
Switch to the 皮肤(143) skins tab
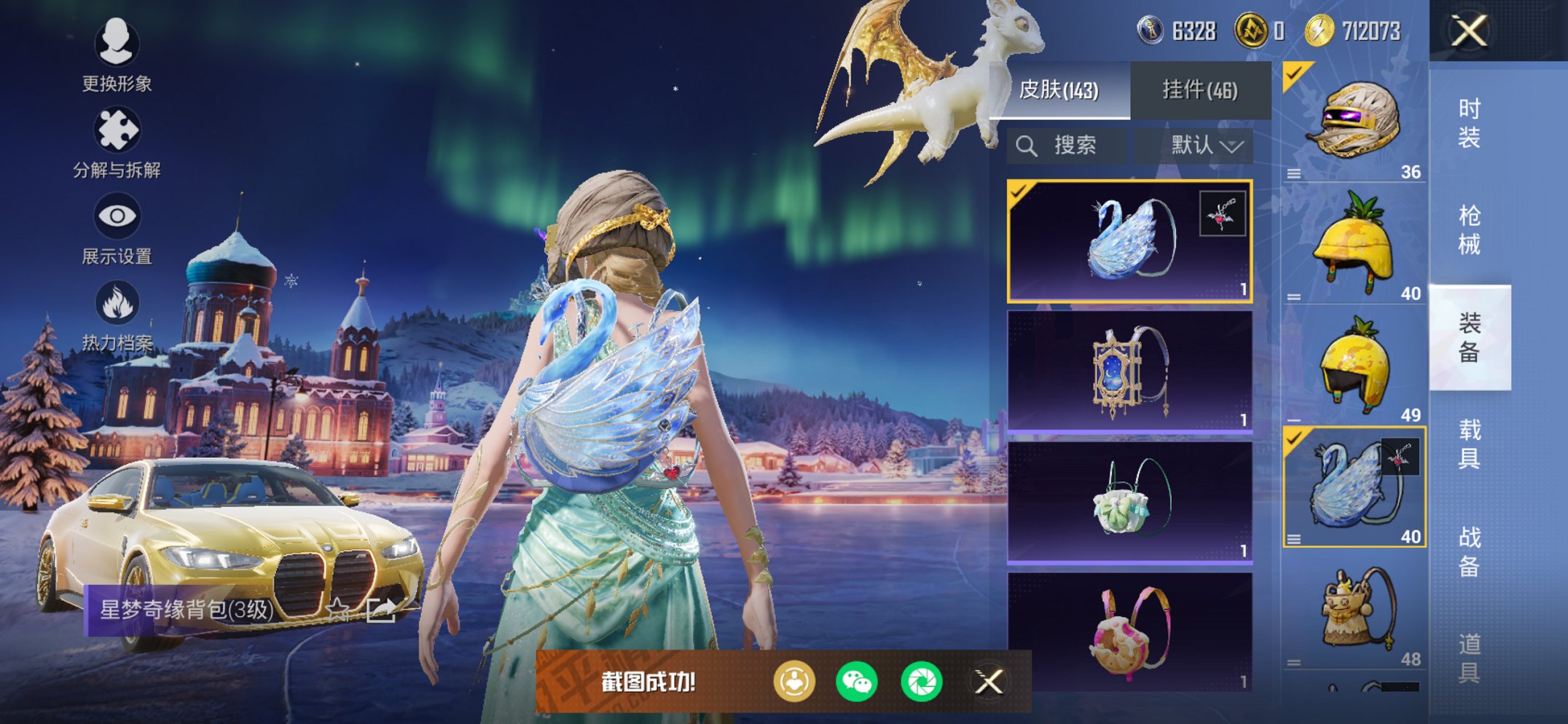1059,90
